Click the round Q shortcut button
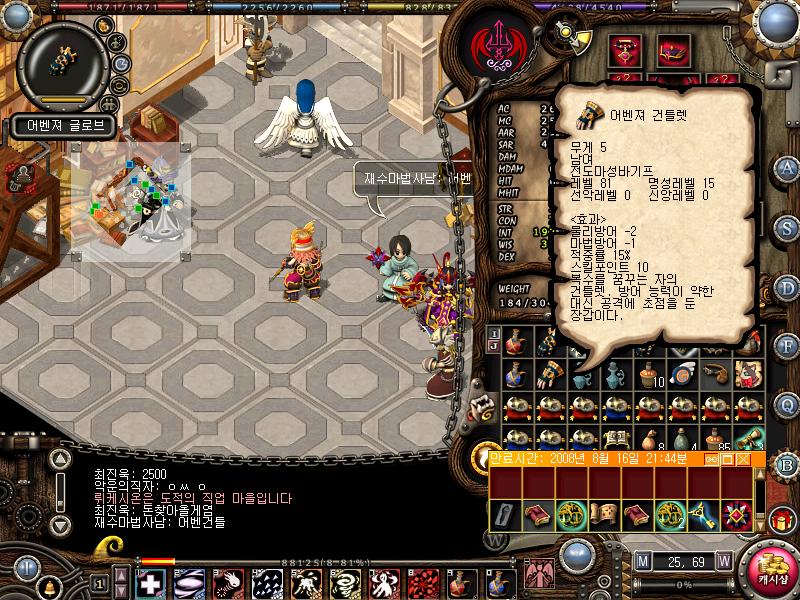Image resolution: width=800 pixels, height=600 pixels. [x=787, y=403]
